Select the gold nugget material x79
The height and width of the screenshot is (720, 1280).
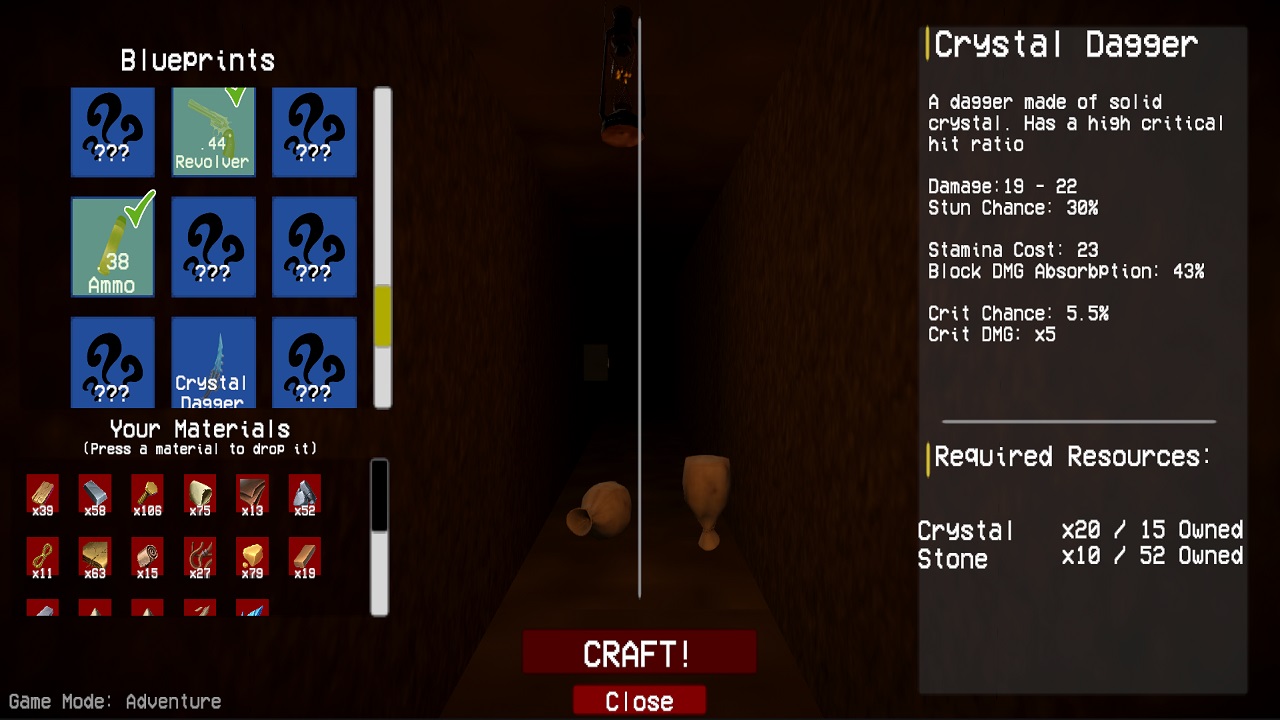[x=250, y=557]
